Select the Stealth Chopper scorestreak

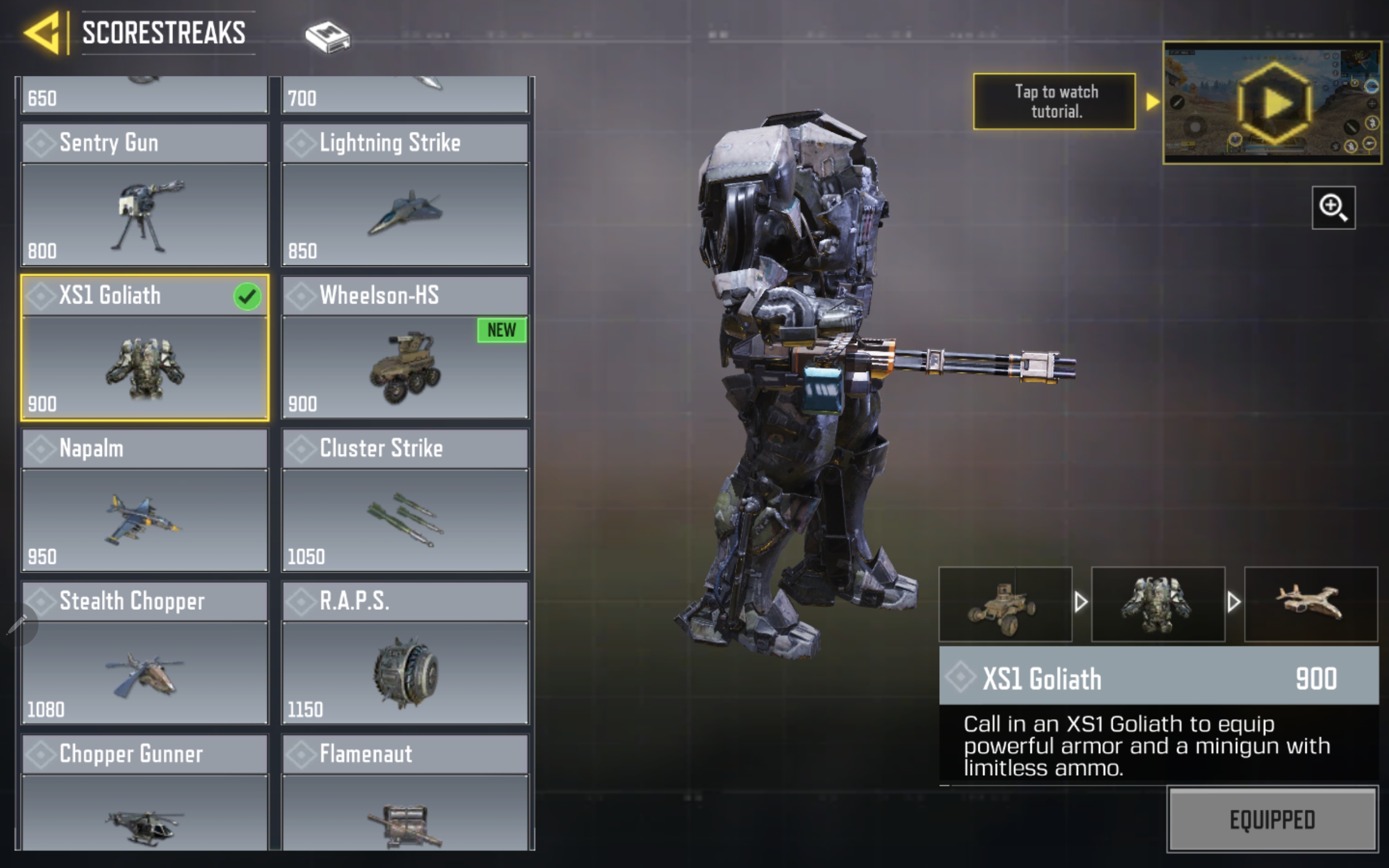coord(145,653)
